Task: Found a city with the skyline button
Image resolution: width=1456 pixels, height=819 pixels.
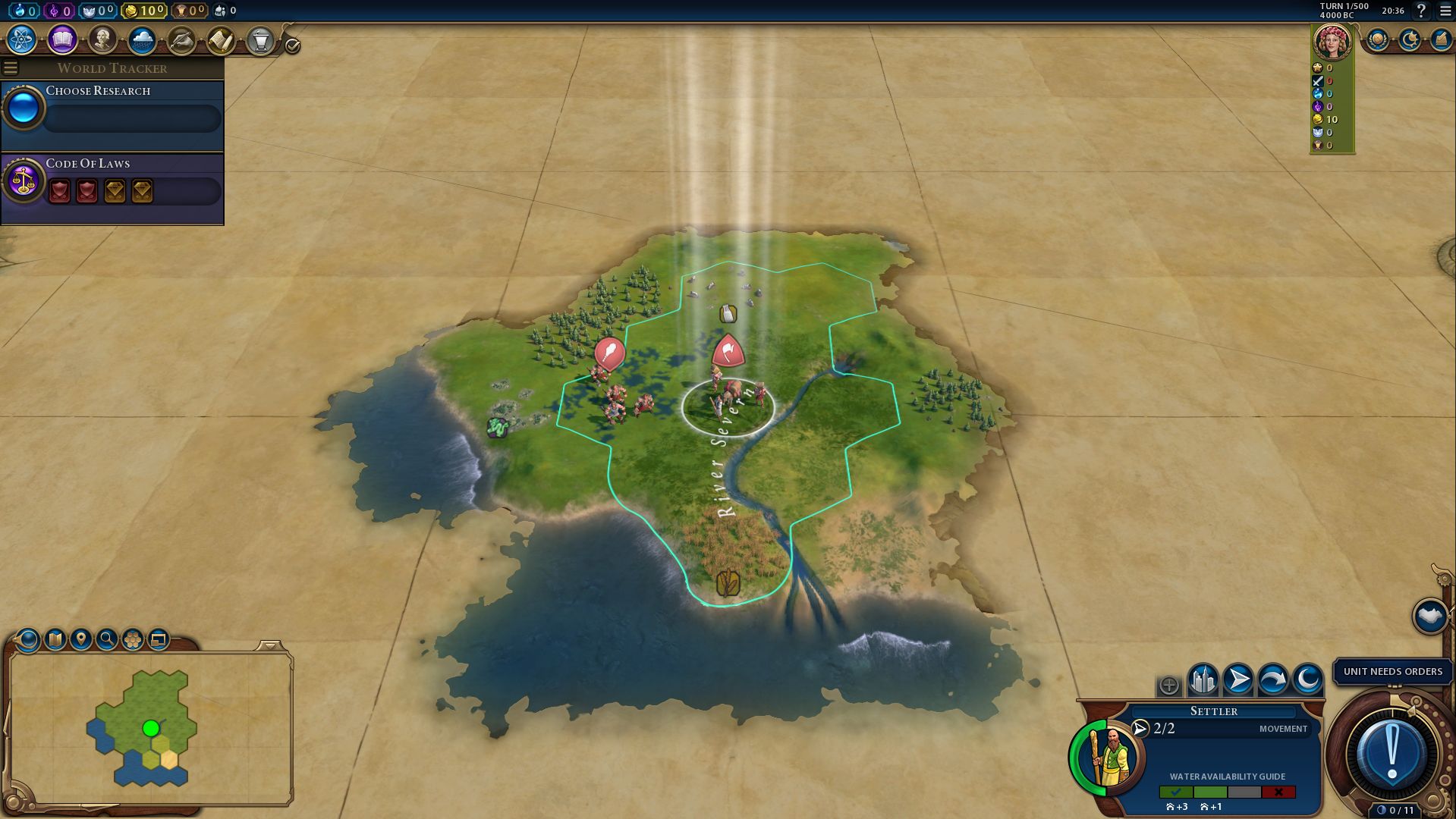Action: pos(1203,679)
